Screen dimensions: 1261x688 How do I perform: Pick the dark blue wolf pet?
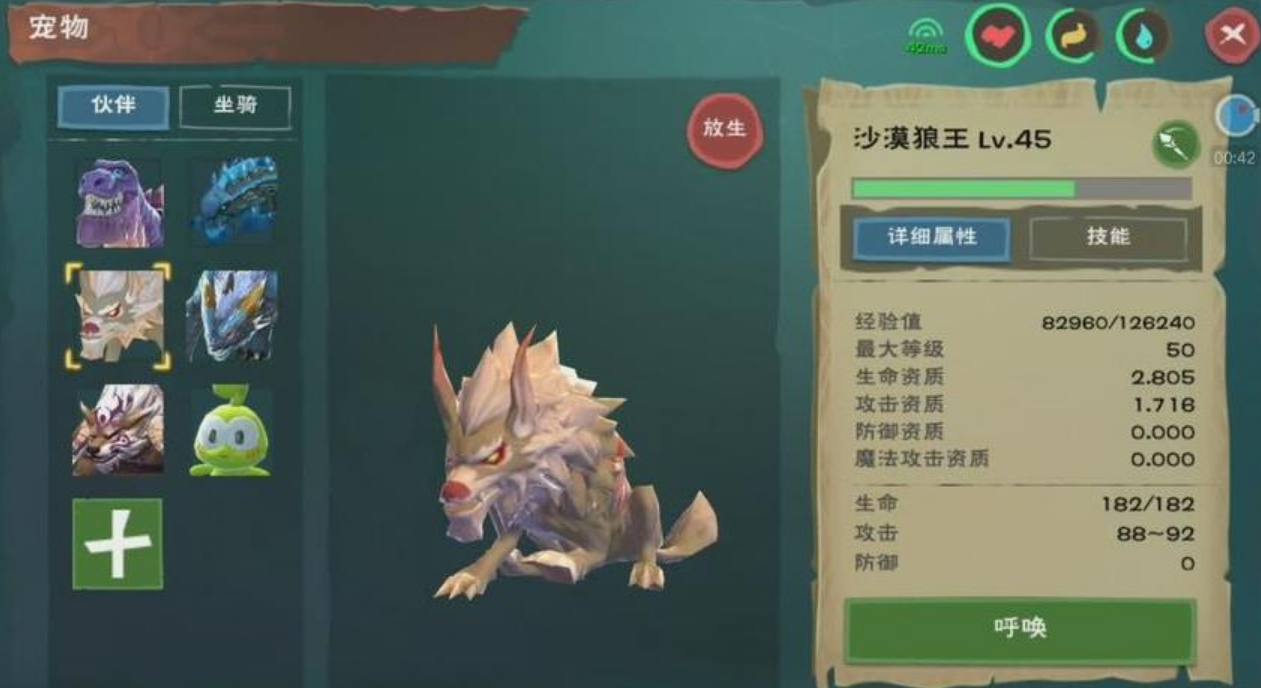(232, 316)
